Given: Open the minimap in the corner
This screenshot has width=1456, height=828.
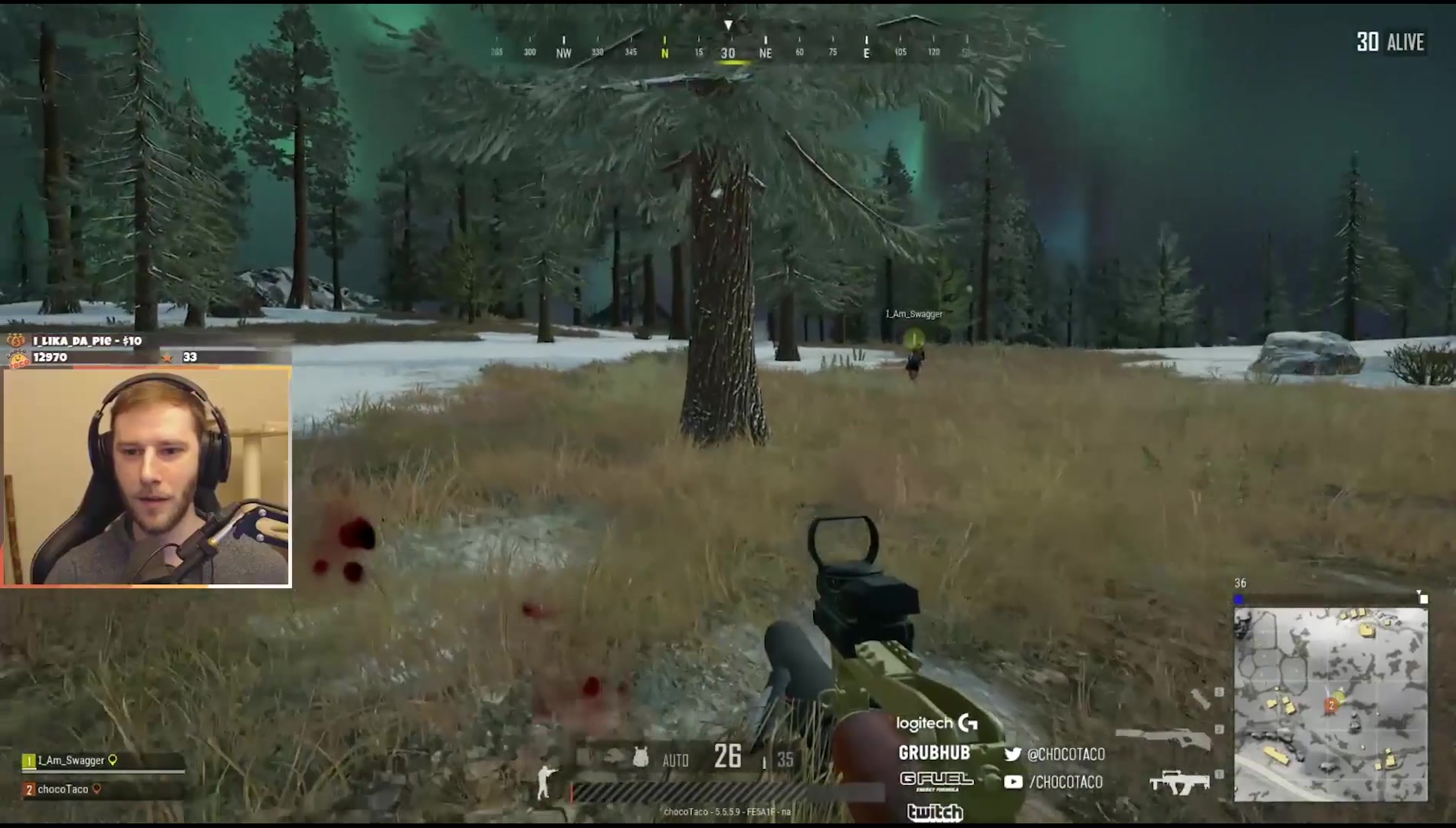Looking at the screenshot, I should pos(1330,705).
